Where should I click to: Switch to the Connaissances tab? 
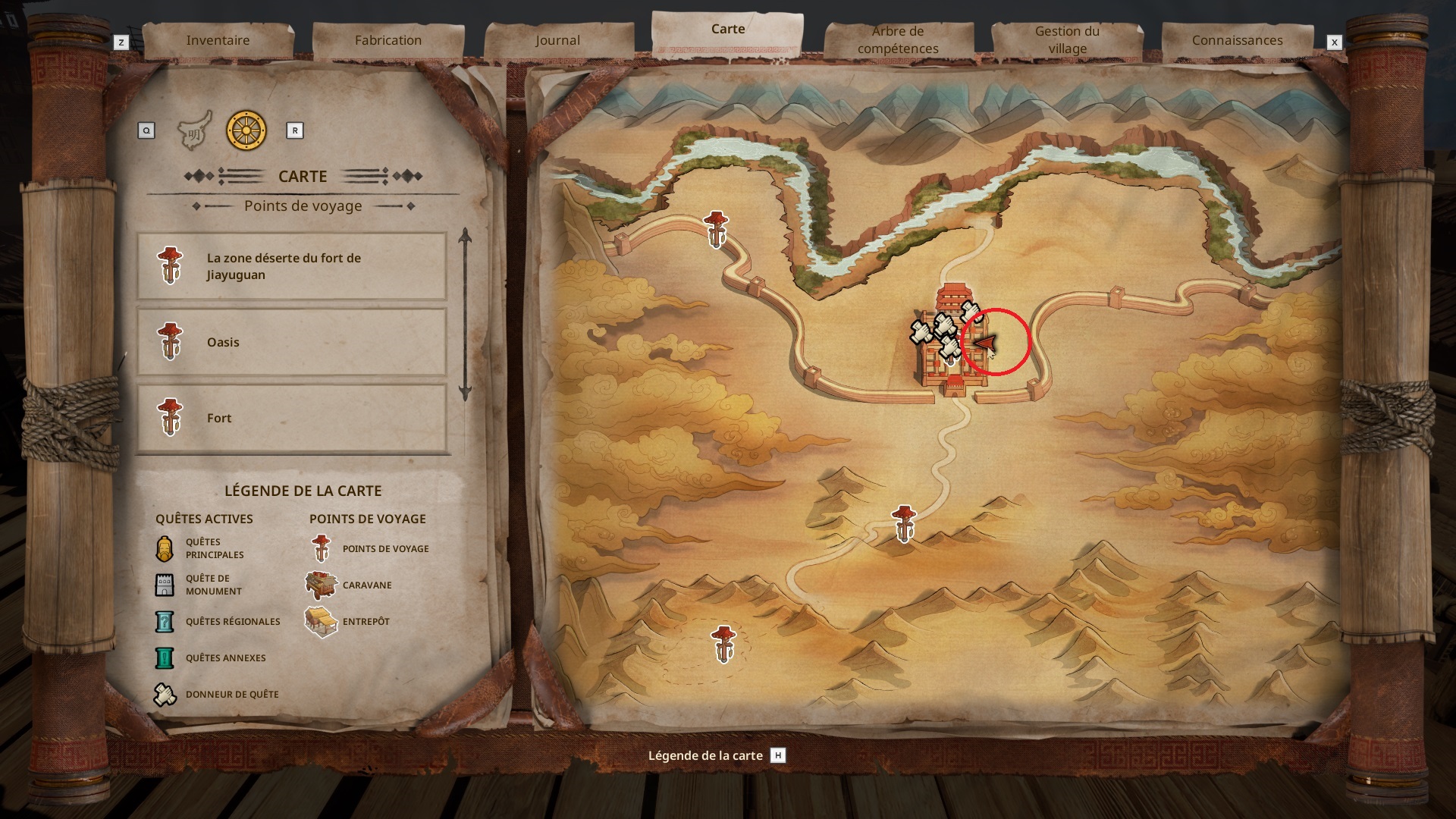(1237, 40)
